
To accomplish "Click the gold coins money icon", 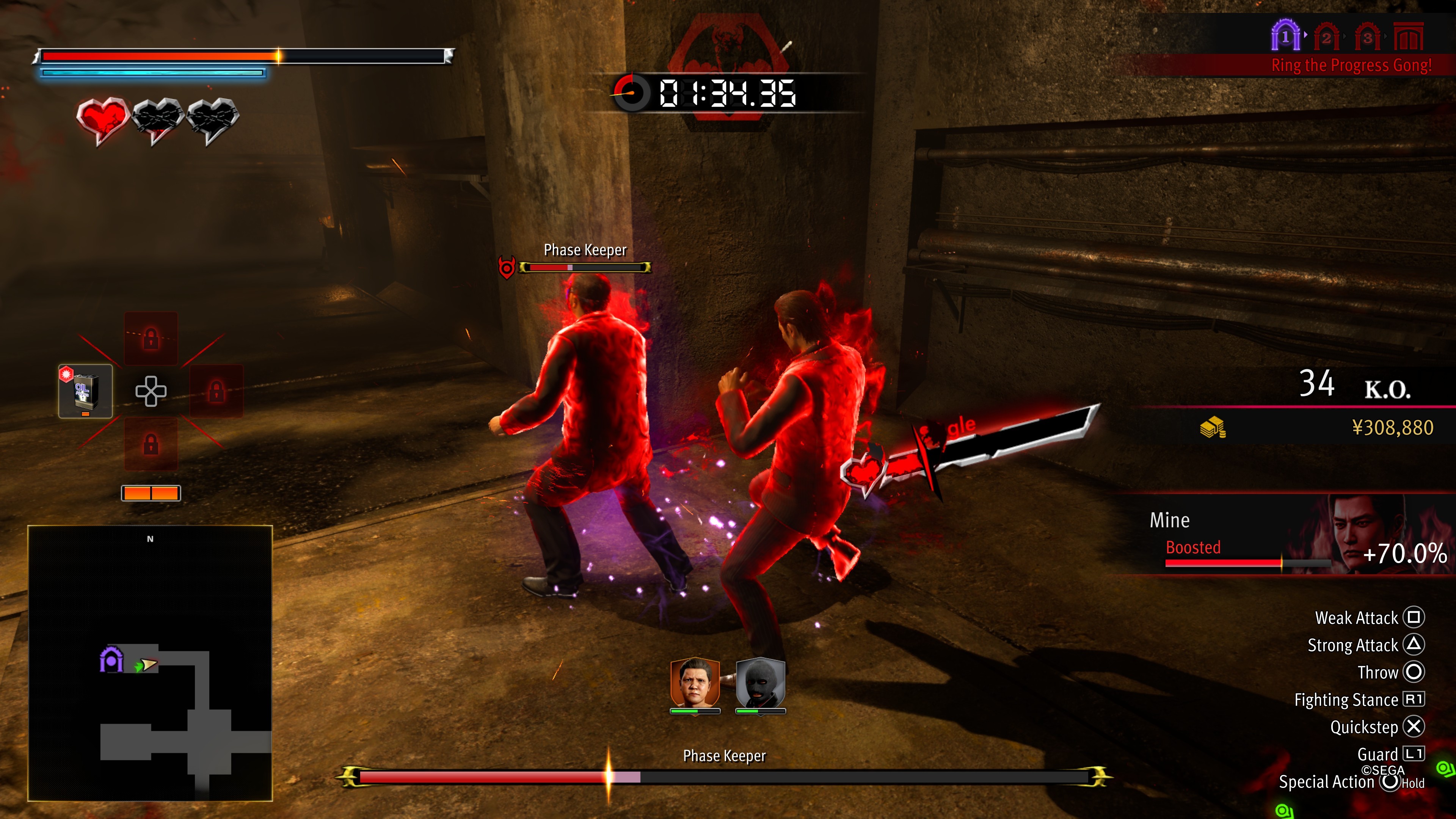I will point(1213,427).
